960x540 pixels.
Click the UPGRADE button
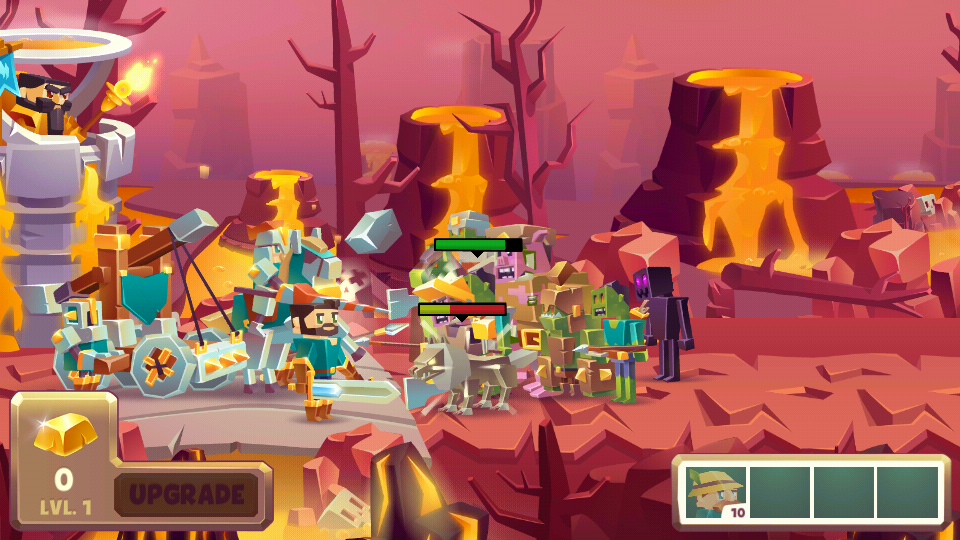(x=187, y=494)
